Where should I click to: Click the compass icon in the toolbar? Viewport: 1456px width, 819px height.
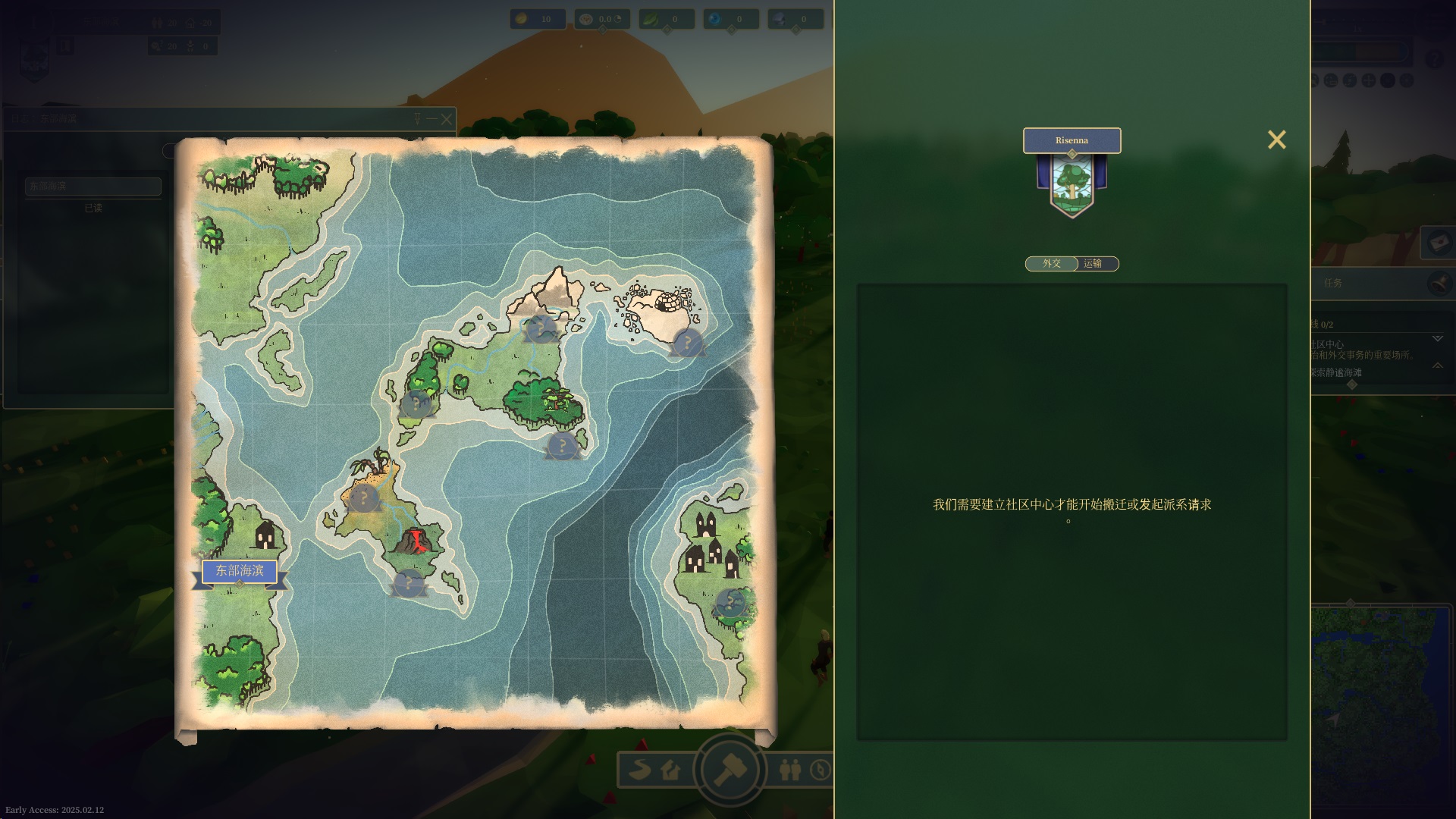(821, 770)
